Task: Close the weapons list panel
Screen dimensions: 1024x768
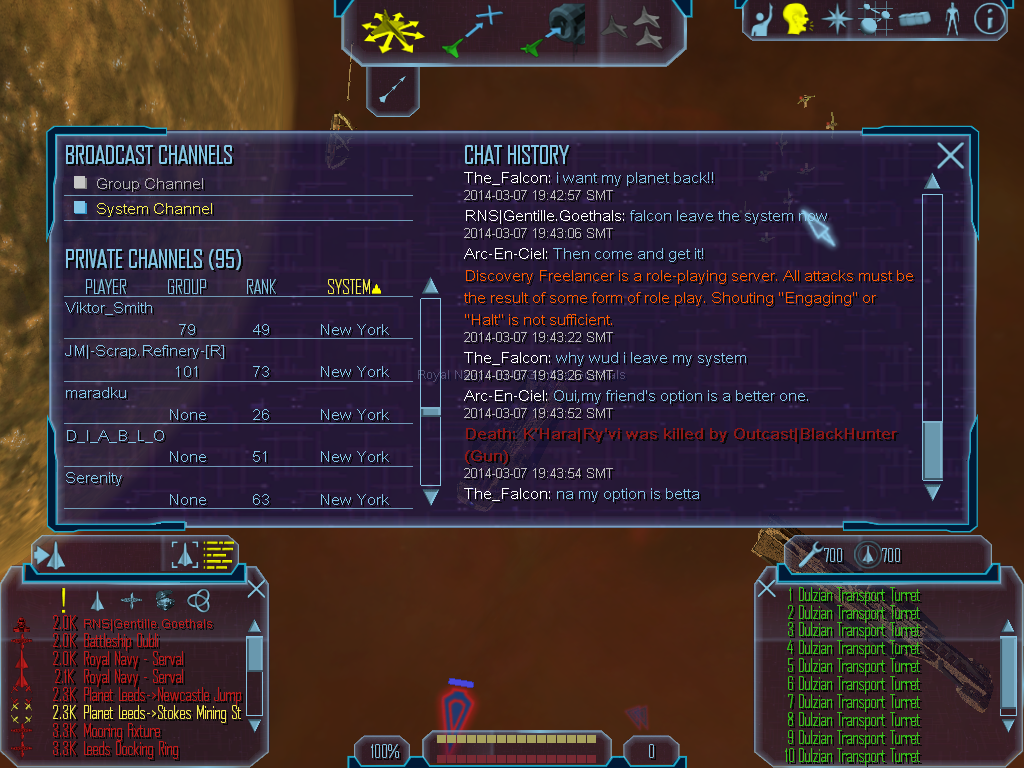Action: pyautogui.click(x=767, y=588)
